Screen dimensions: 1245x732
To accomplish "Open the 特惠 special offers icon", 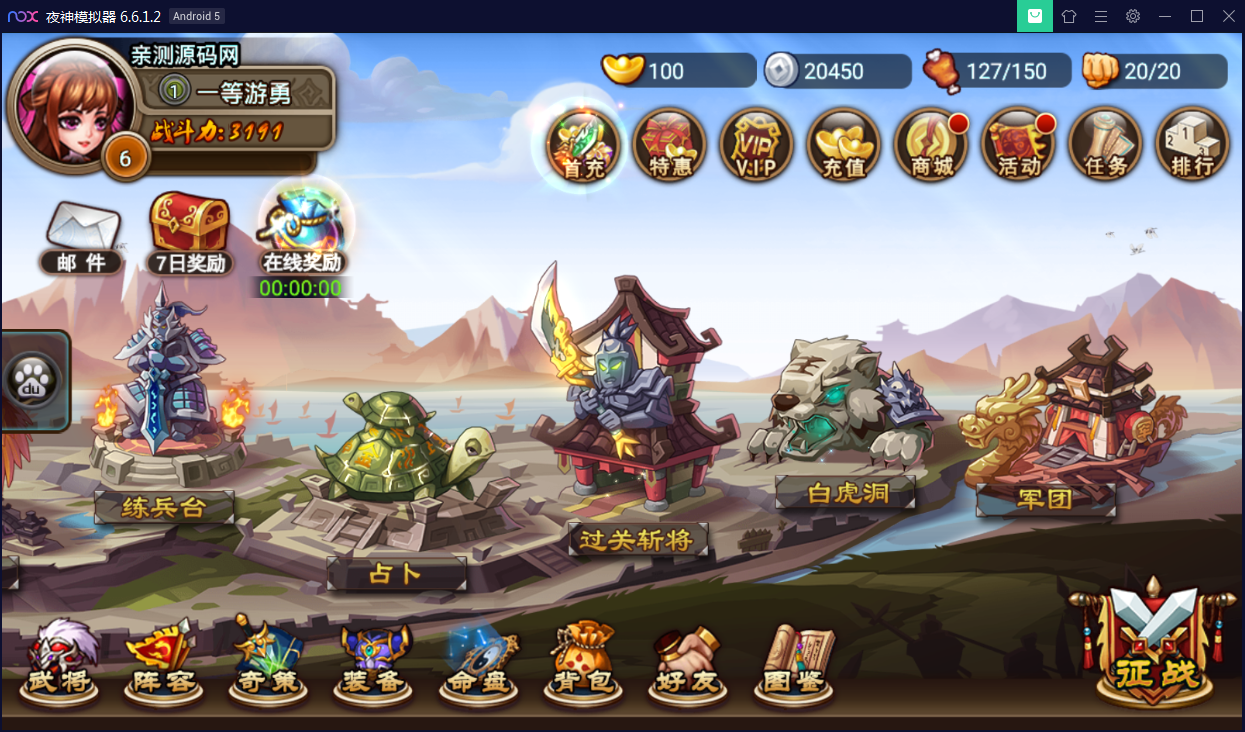I will pos(670,146).
